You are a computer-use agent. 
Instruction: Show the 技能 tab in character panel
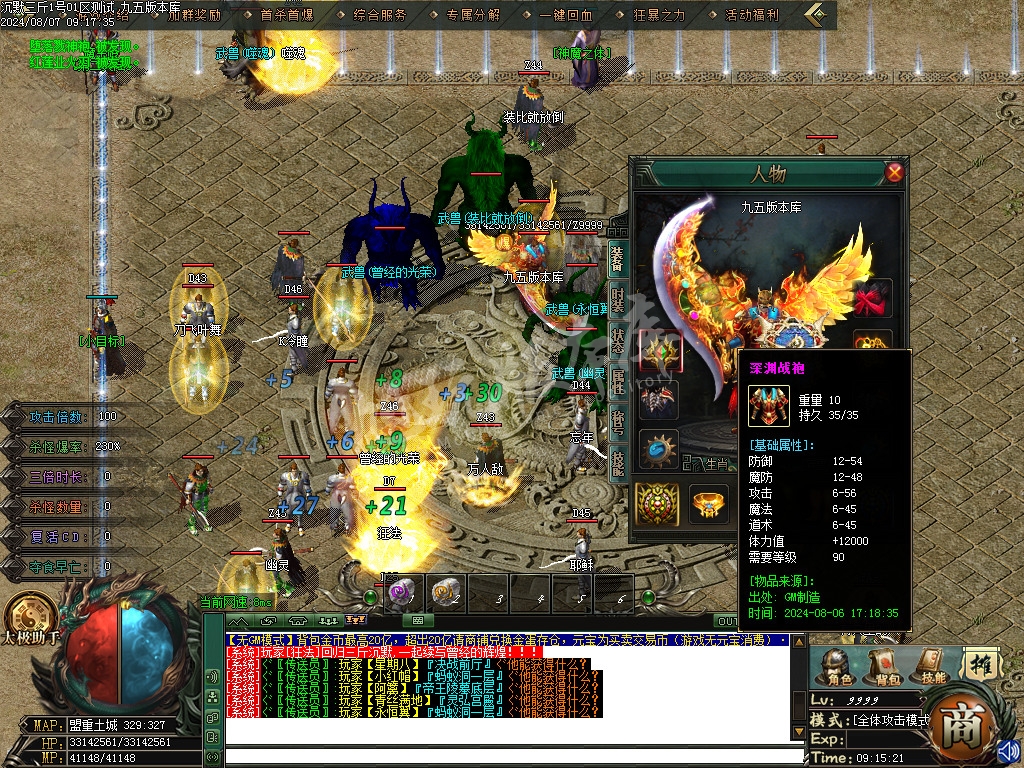point(618,461)
